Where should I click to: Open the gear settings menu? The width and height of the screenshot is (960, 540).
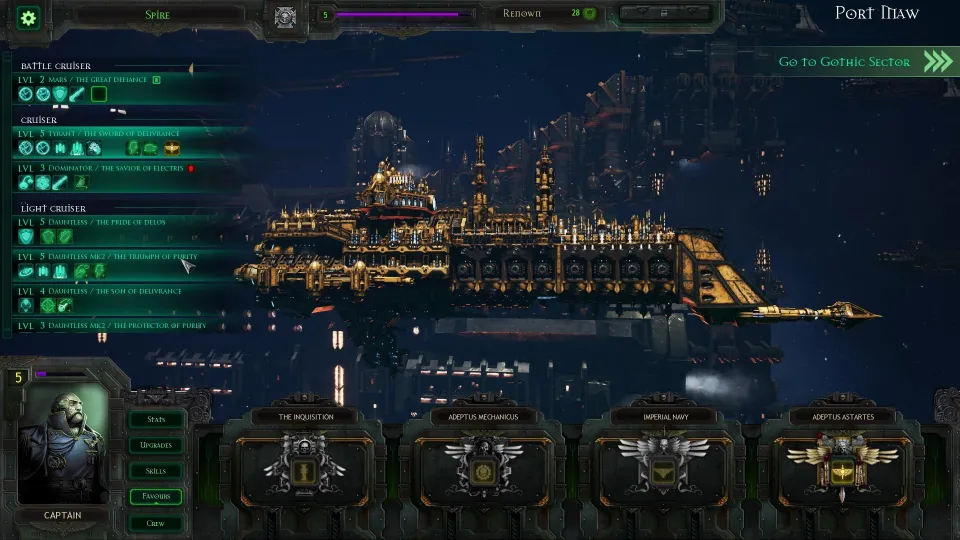point(28,17)
